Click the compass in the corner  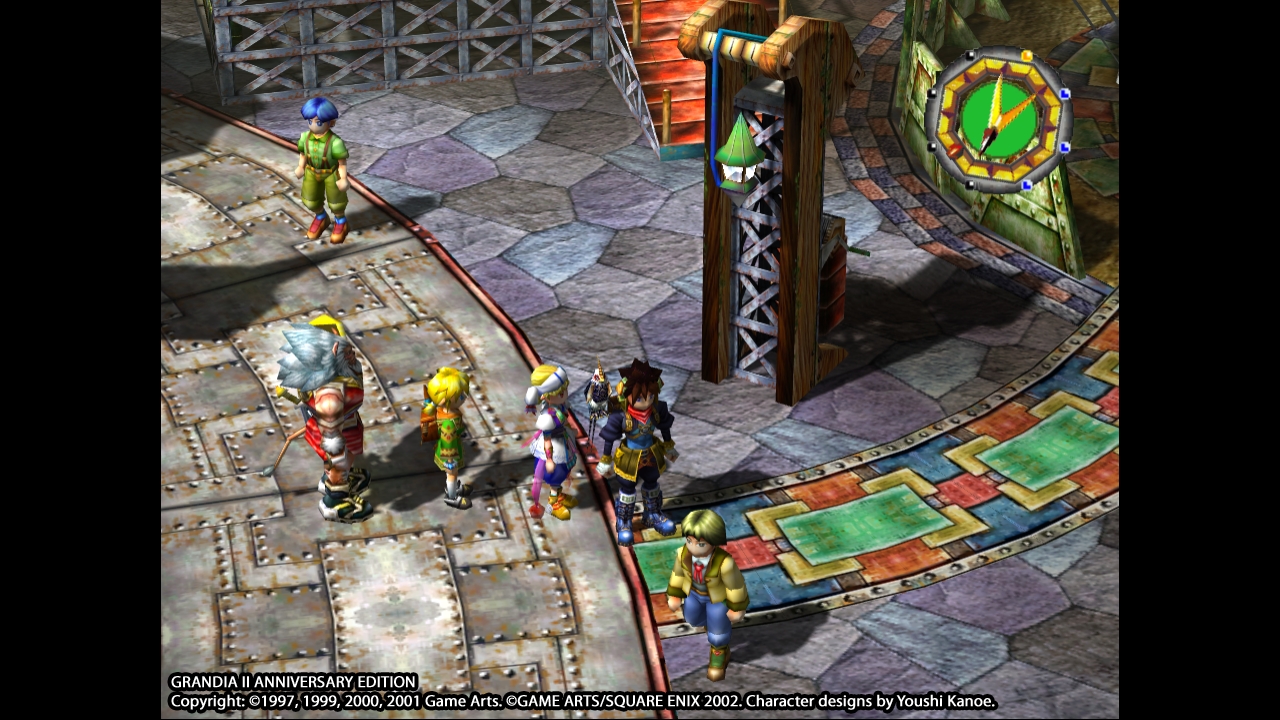(x=998, y=120)
